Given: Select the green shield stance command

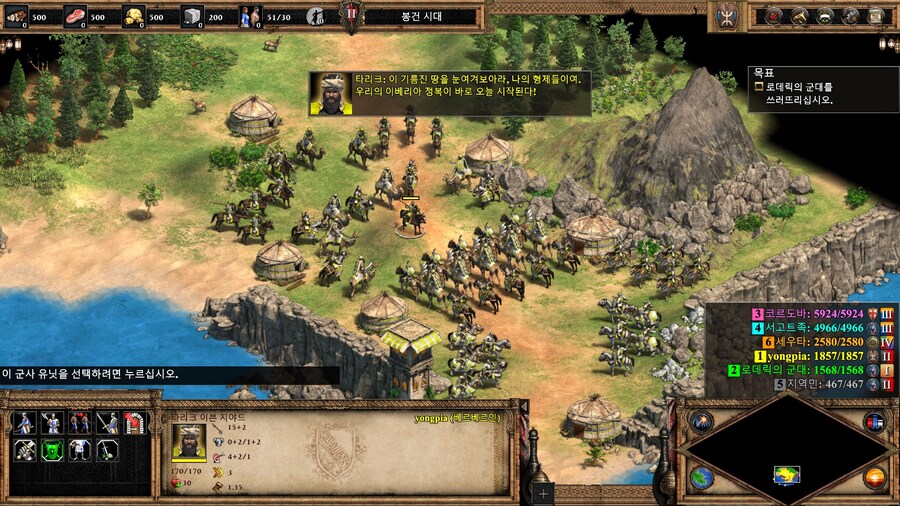Looking at the screenshot, I should pyautogui.click(x=52, y=449).
